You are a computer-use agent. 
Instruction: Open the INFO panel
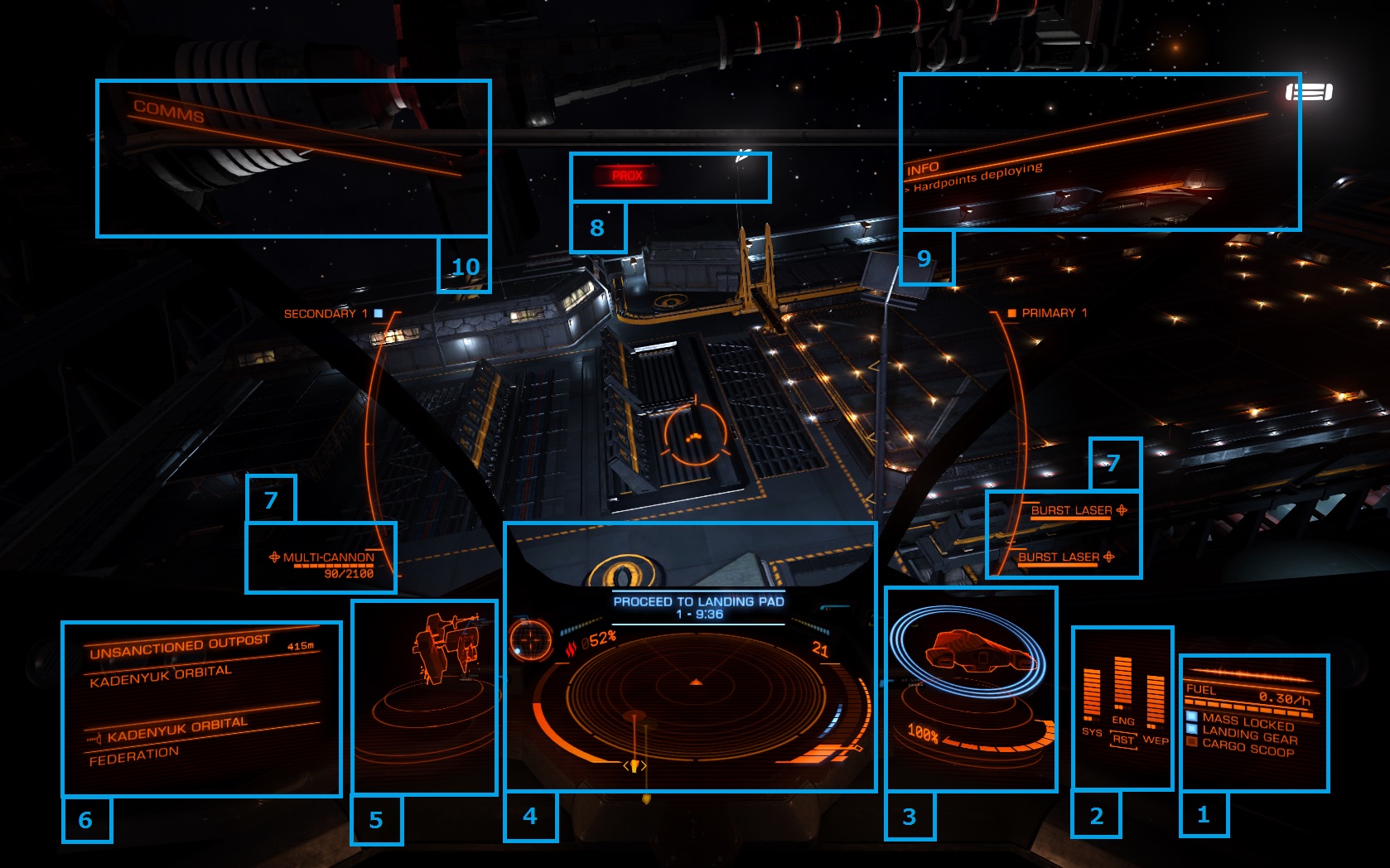click(x=923, y=169)
